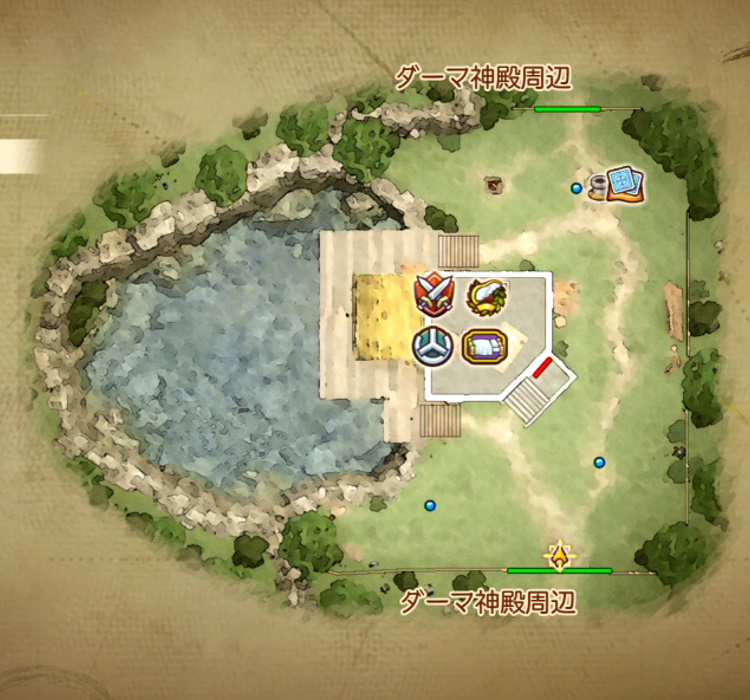Select the southern ダーマ神殿周辺 exit label
The width and height of the screenshot is (750, 700).
(489, 602)
